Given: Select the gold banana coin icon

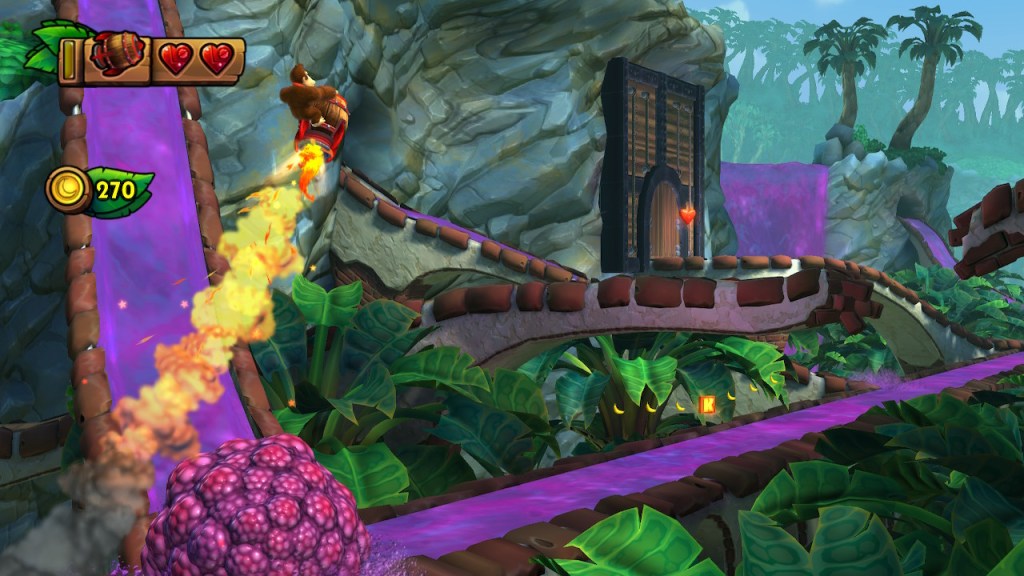Looking at the screenshot, I should pos(65,187).
